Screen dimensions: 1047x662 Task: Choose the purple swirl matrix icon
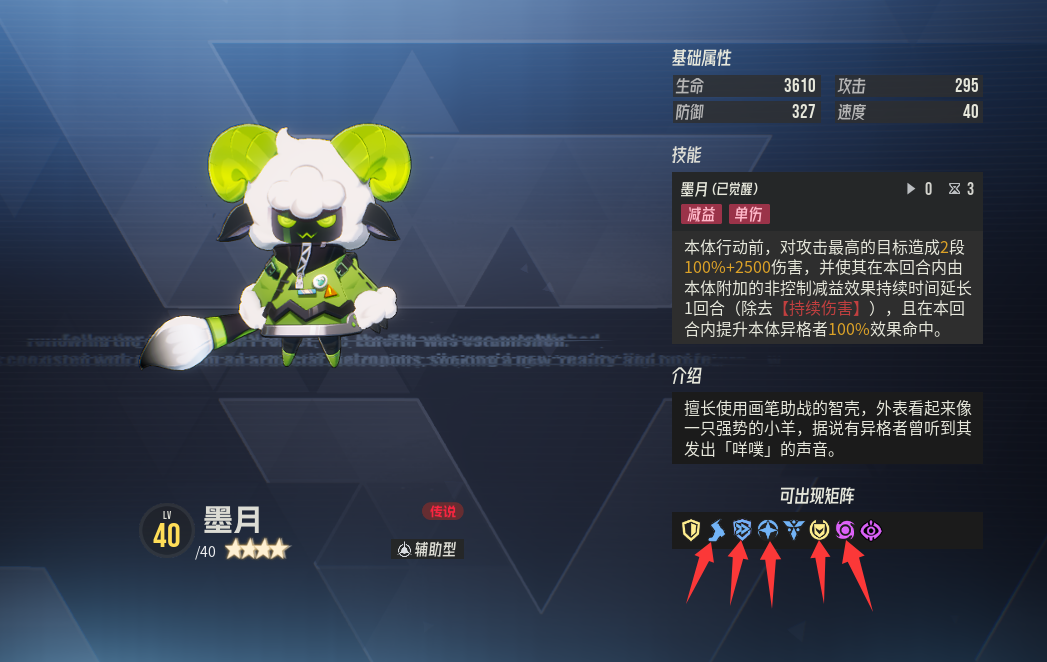click(x=846, y=530)
